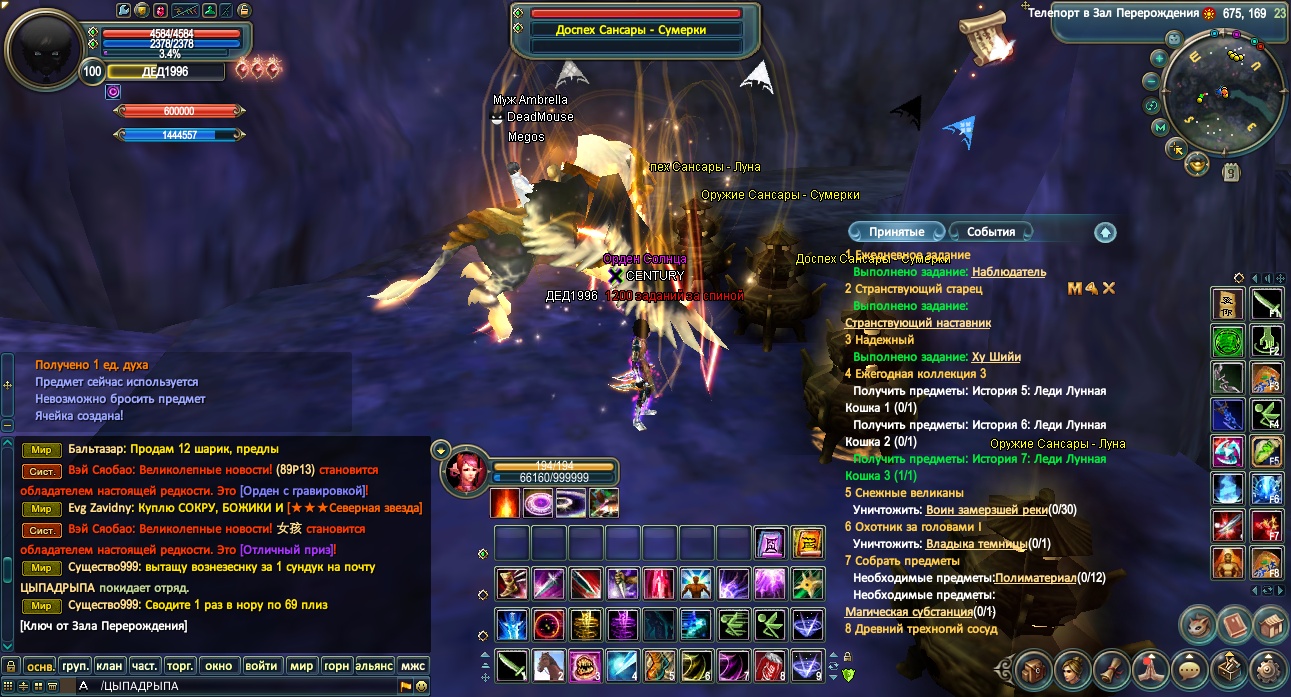This screenshot has height=697, width=1291.
Task: Open the world map via M button
Action: [1160, 127]
